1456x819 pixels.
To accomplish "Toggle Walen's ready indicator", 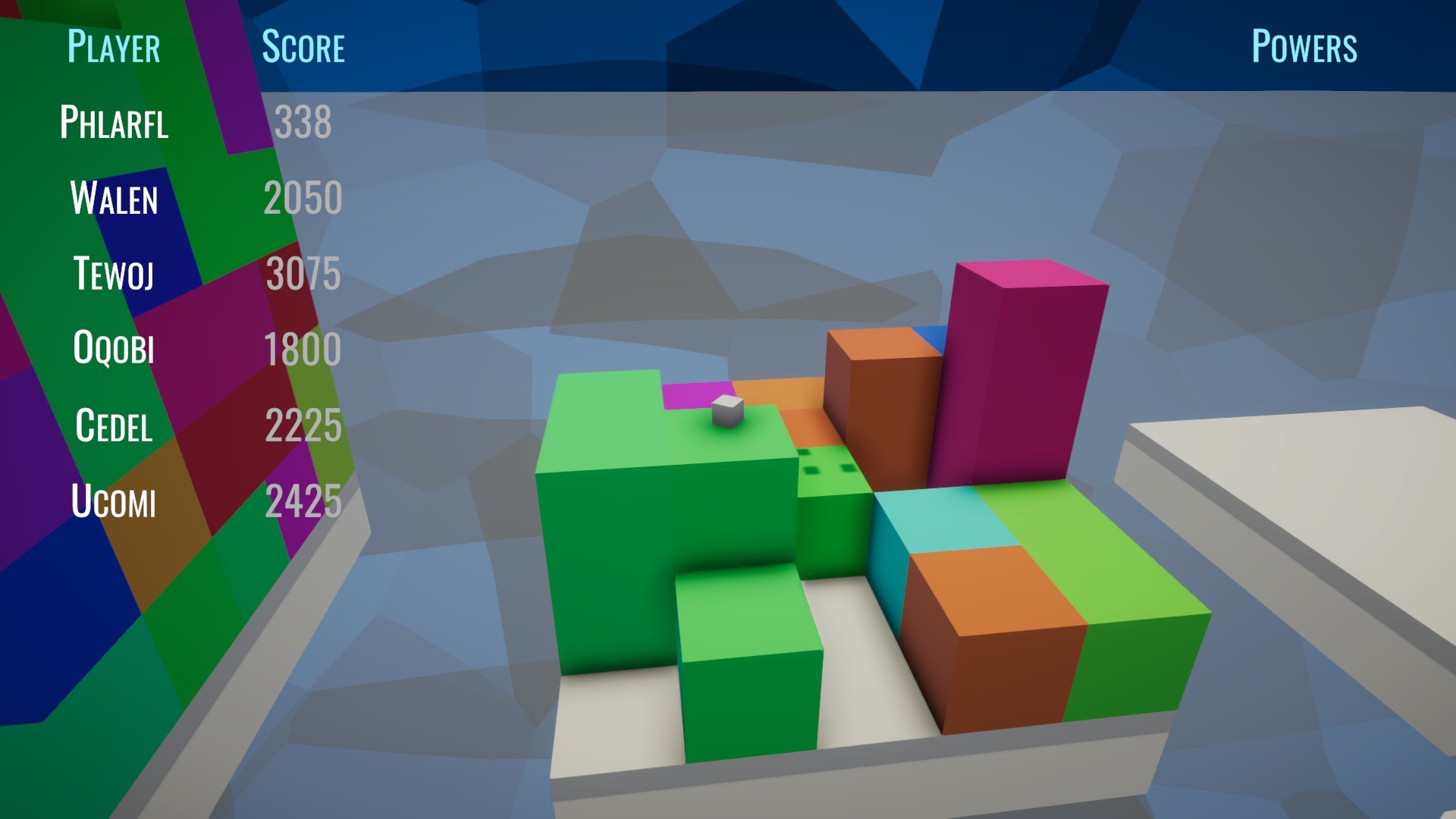I will tap(114, 199).
